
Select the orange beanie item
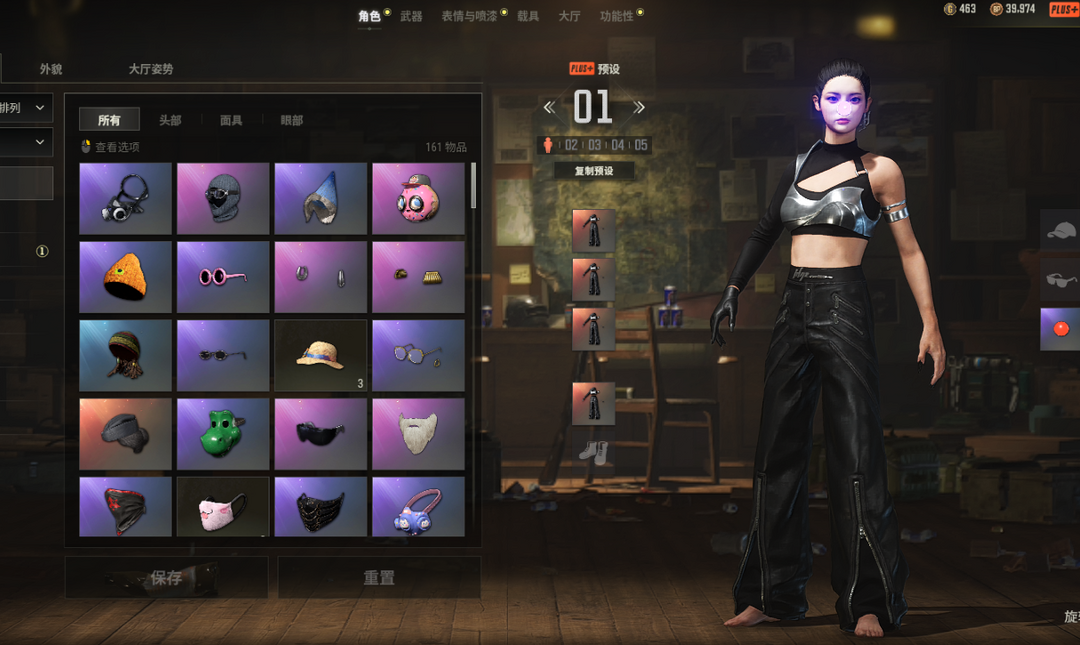click(x=125, y=277)
